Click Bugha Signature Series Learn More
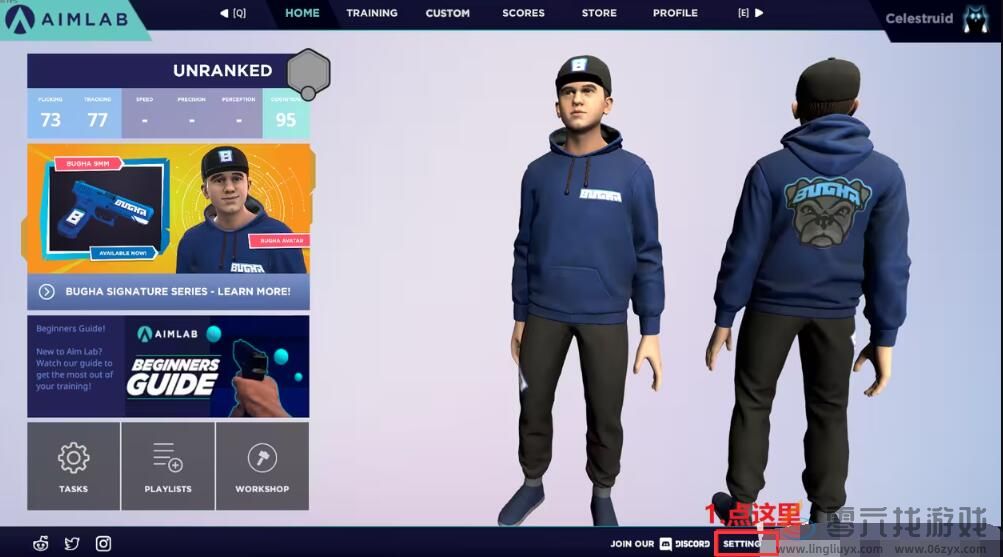Image resolution: width=1003 pixels, height=557 pixels. [168, 292]
